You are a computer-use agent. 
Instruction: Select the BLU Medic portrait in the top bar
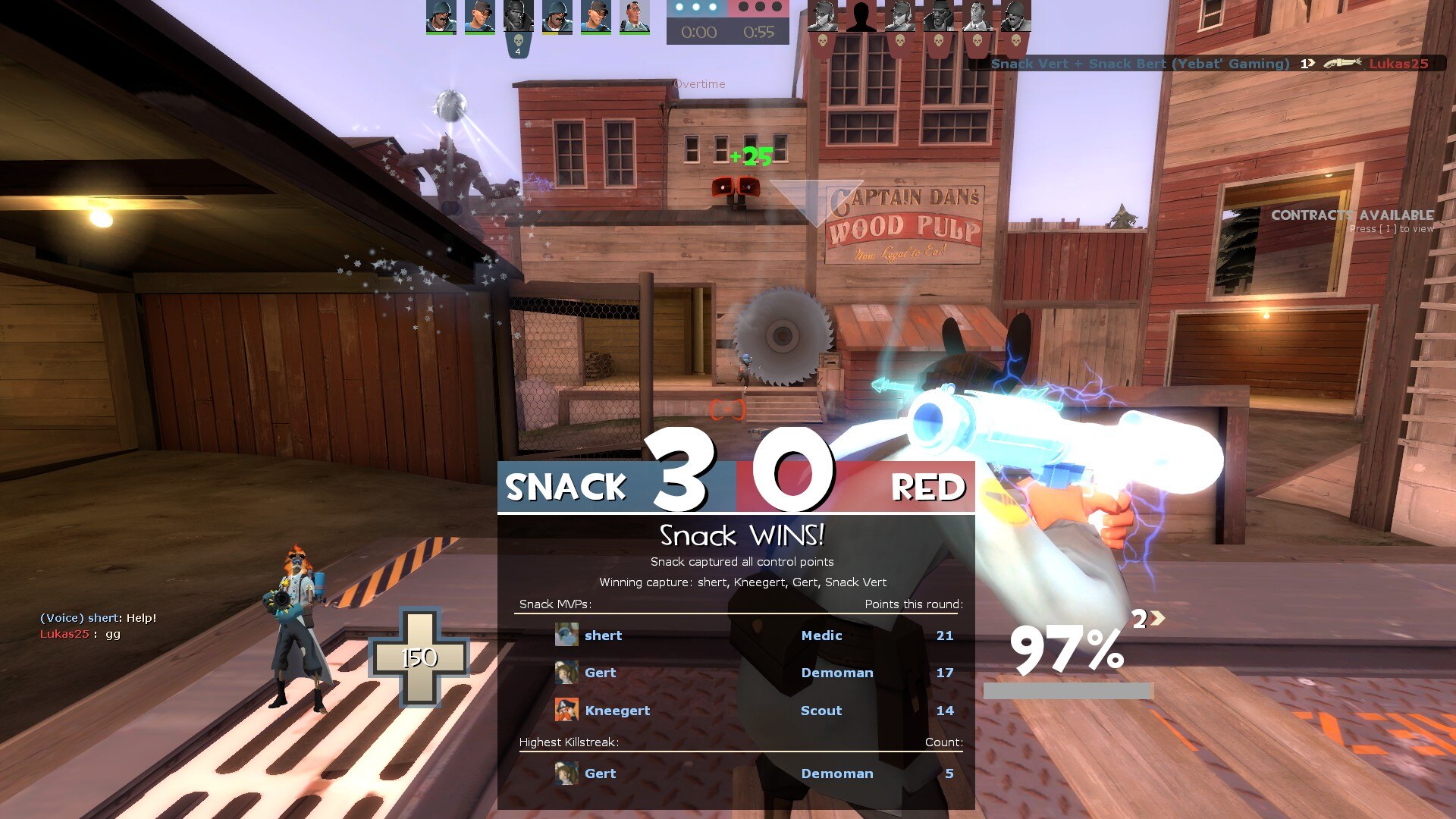[x=635, y=17]
